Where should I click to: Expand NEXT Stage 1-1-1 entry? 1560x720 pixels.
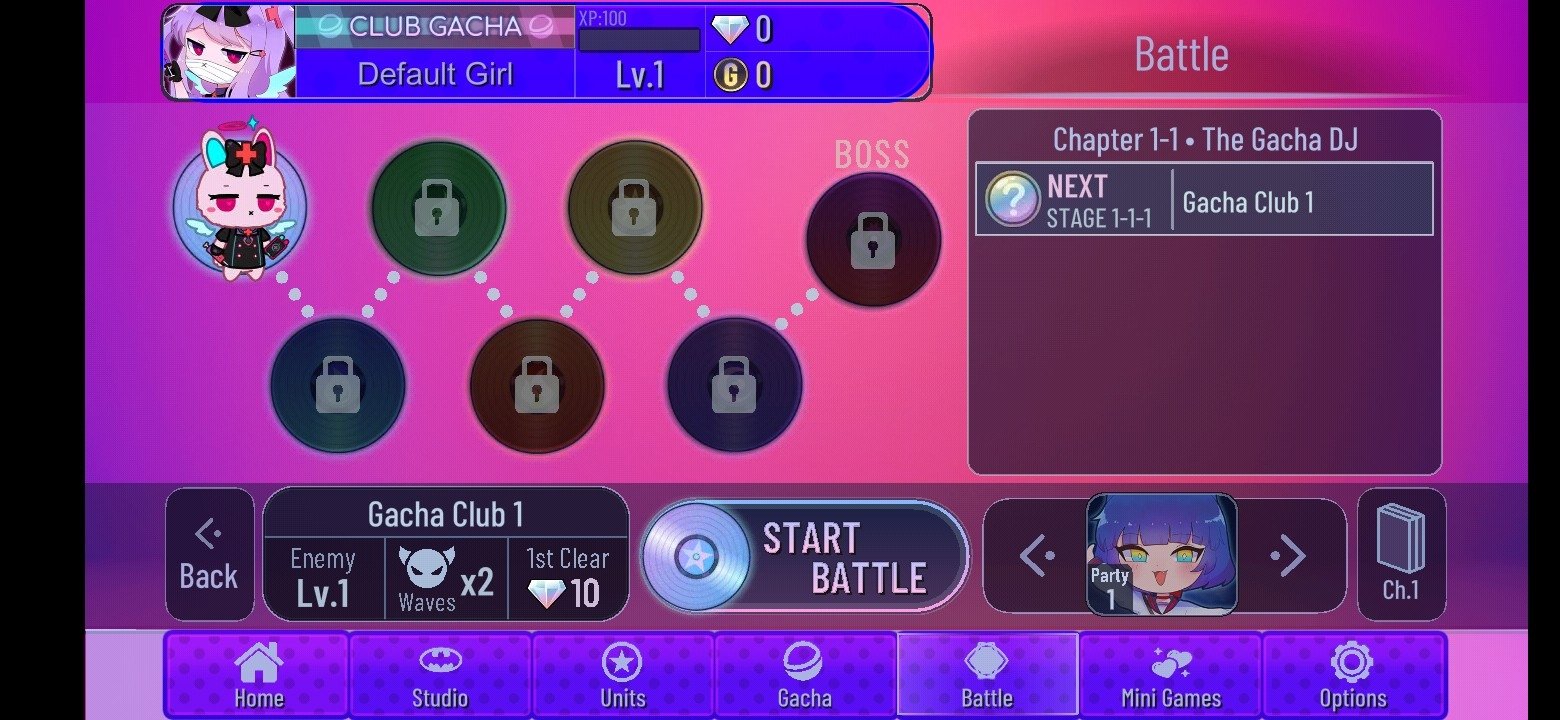(x=1203, y=197)
